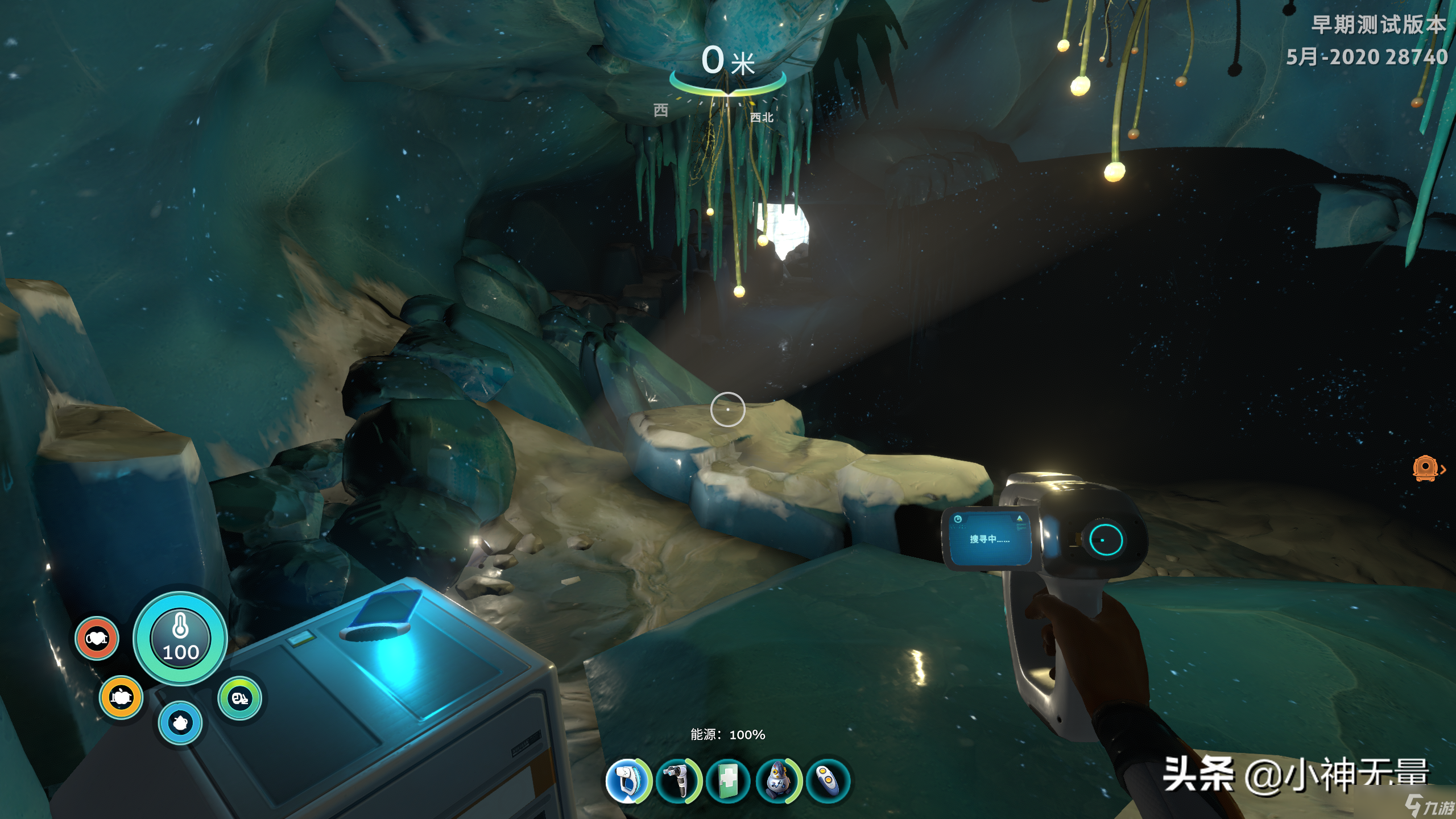Pick the Pengling remote control slot
Image resolution: width=1456 pixels, height=819 pixels.
828,780
